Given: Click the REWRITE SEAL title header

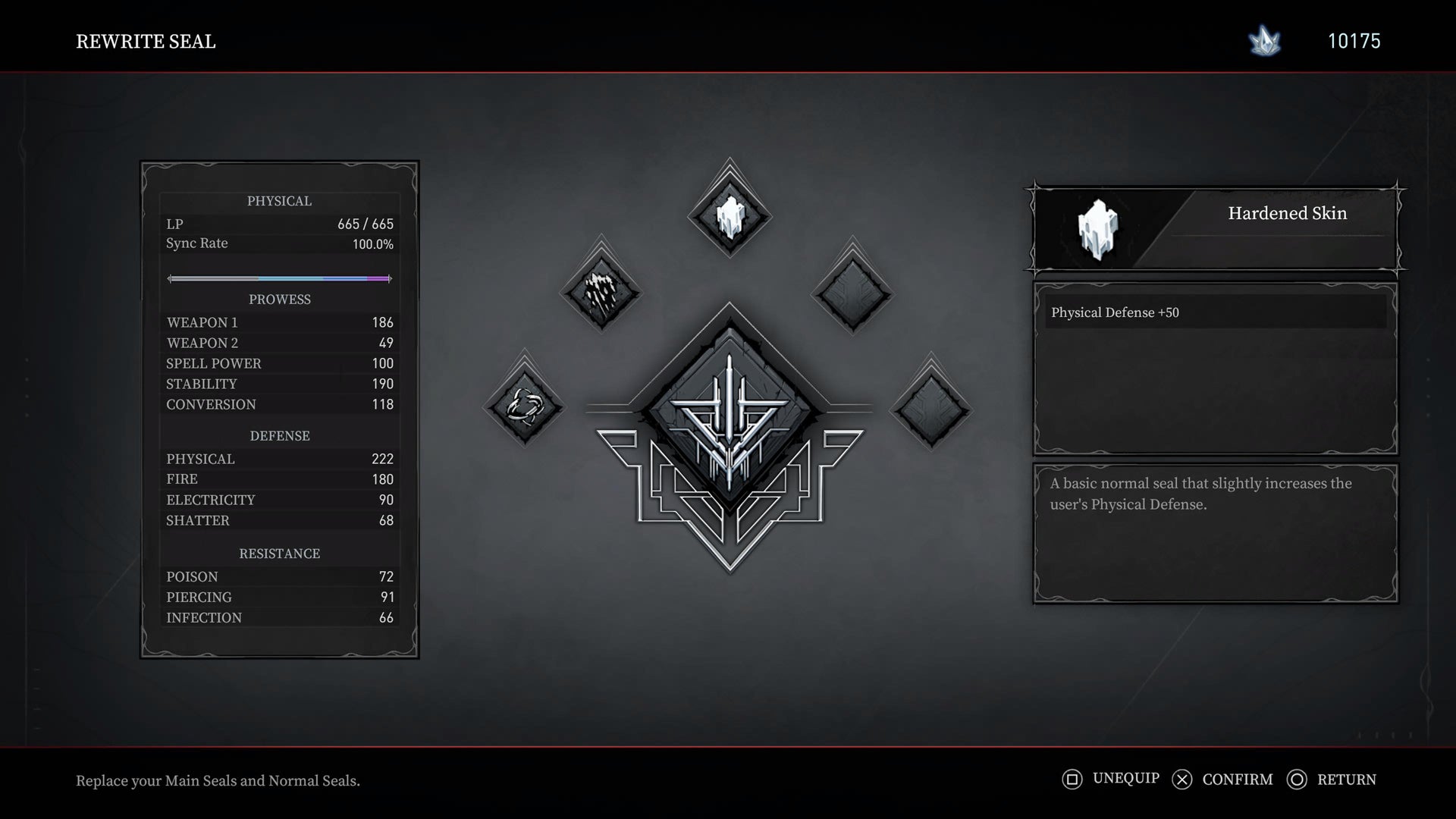Looking at the screenshot, I should click(x=146, y=42).
